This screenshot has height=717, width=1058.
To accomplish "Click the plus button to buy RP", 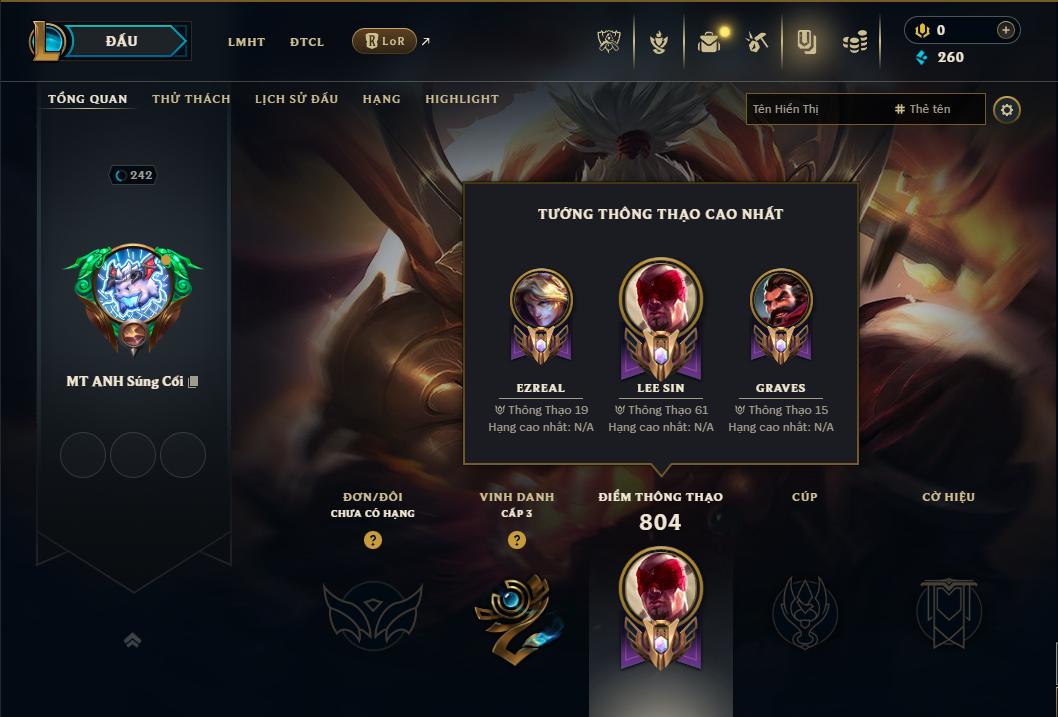I will coord(1005,30).
